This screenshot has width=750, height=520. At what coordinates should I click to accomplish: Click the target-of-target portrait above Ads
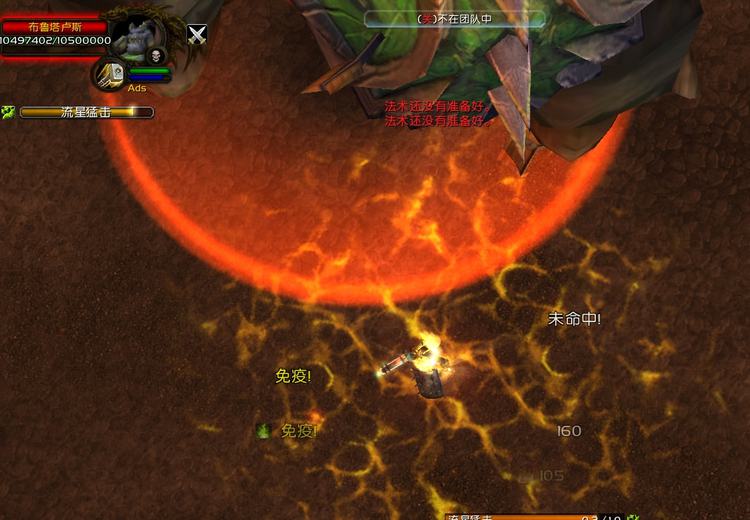click(110, 73)
